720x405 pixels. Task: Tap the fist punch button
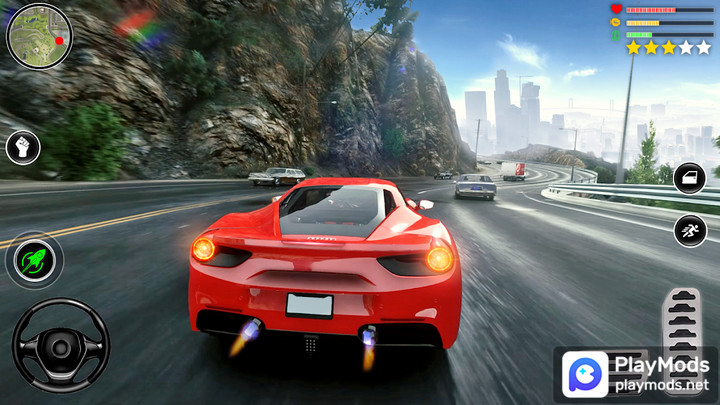point(23,147)
